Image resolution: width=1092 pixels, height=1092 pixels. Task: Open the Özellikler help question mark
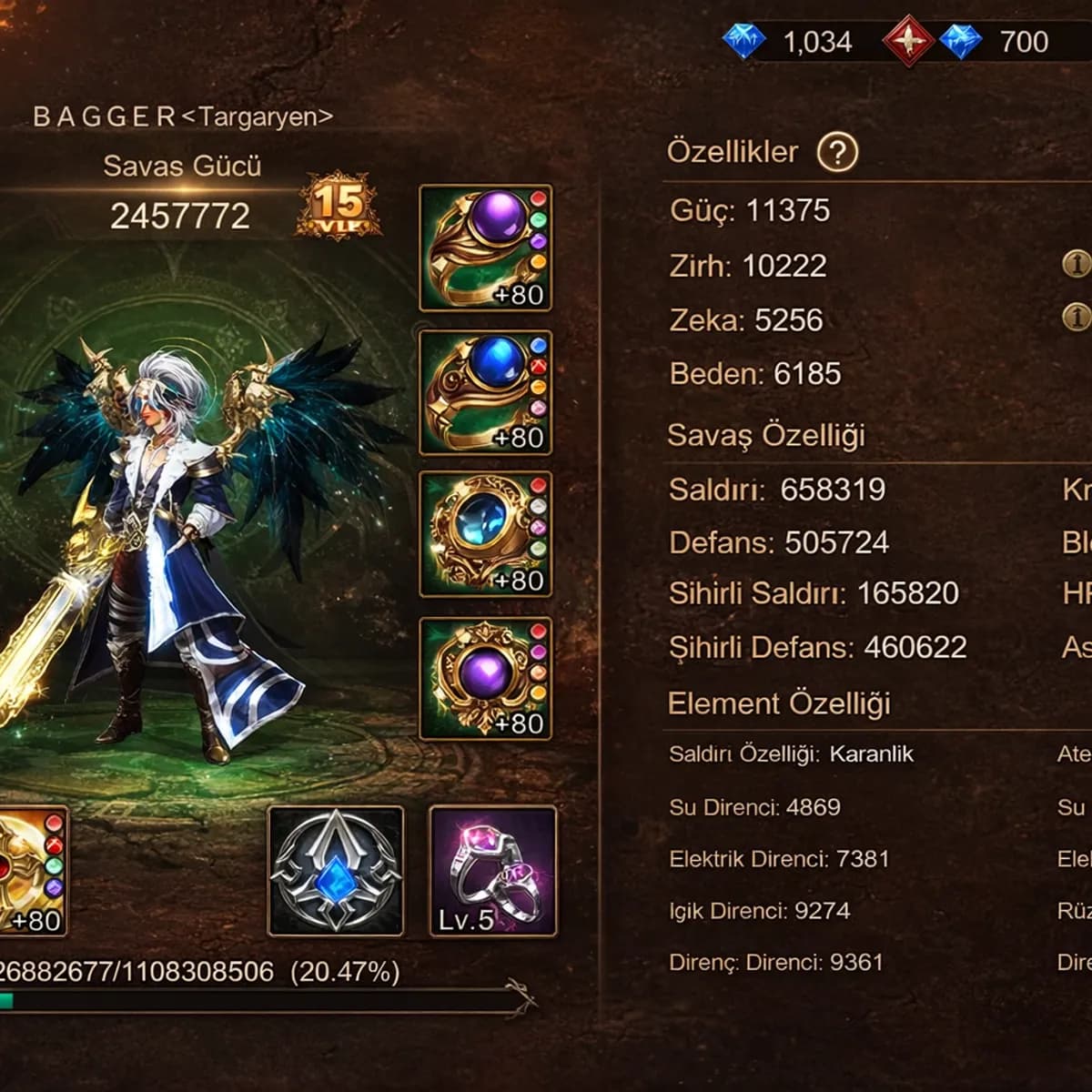pyautogui.click(x=837, y=153)
